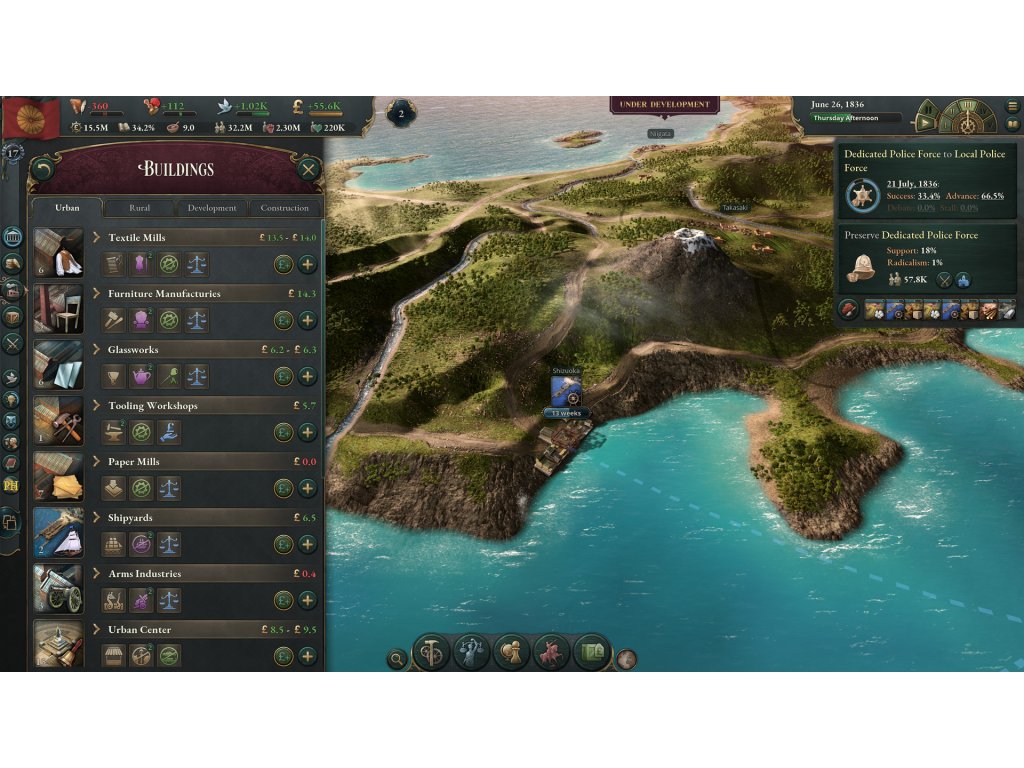Expand the Textile Mills entry
This screenshot has width=1024, height=768.
[97, 237]
